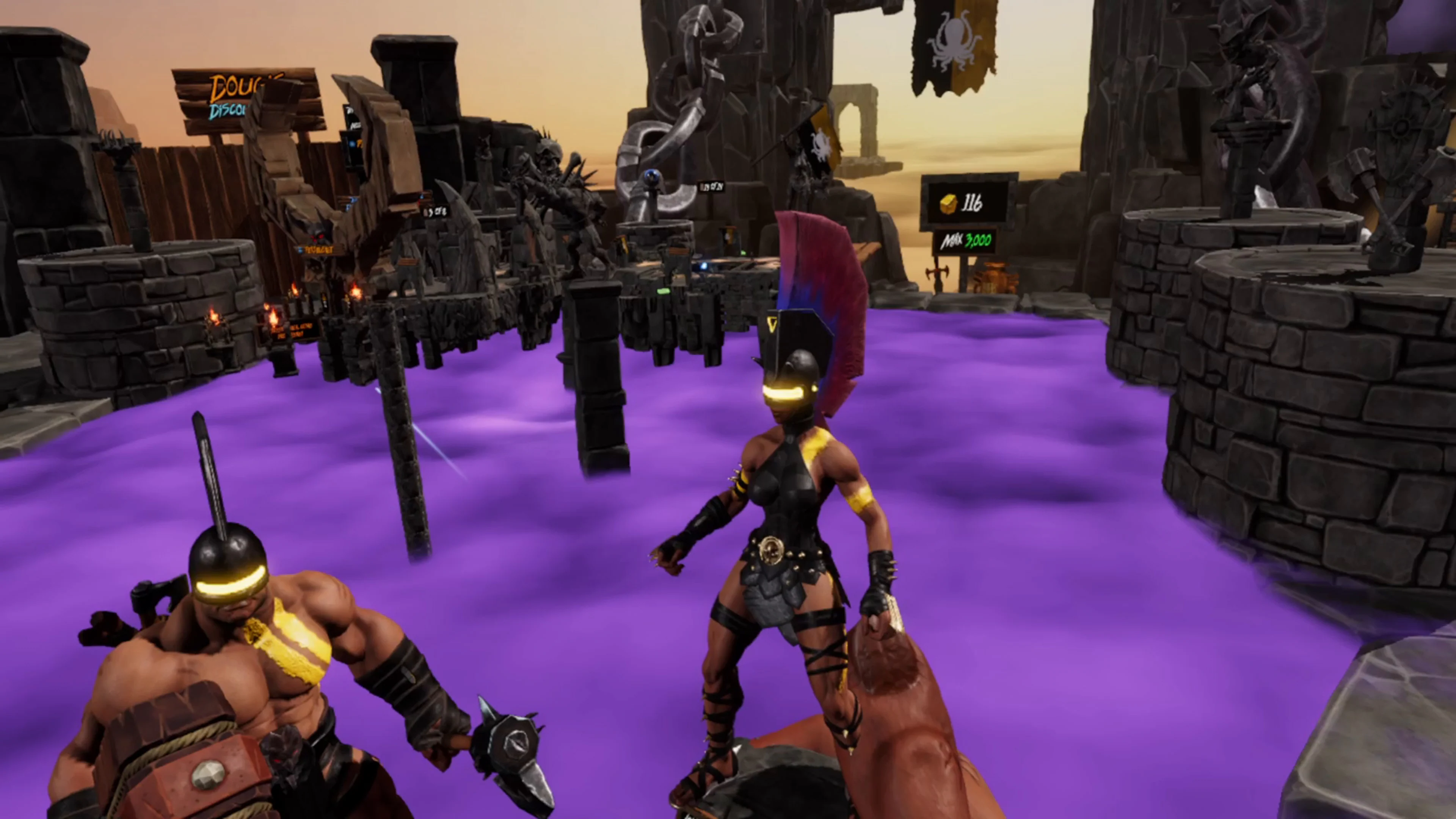Open the black price plaque near the chain
This screenshot has width=1456, height=819.
point(712,187)
